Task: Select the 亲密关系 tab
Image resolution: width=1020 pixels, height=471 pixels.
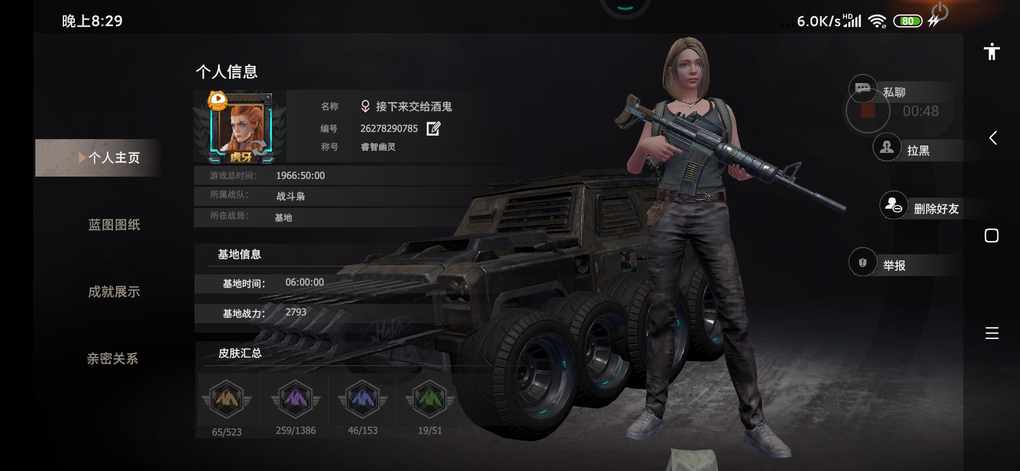Action: click(x=113, y=358)
